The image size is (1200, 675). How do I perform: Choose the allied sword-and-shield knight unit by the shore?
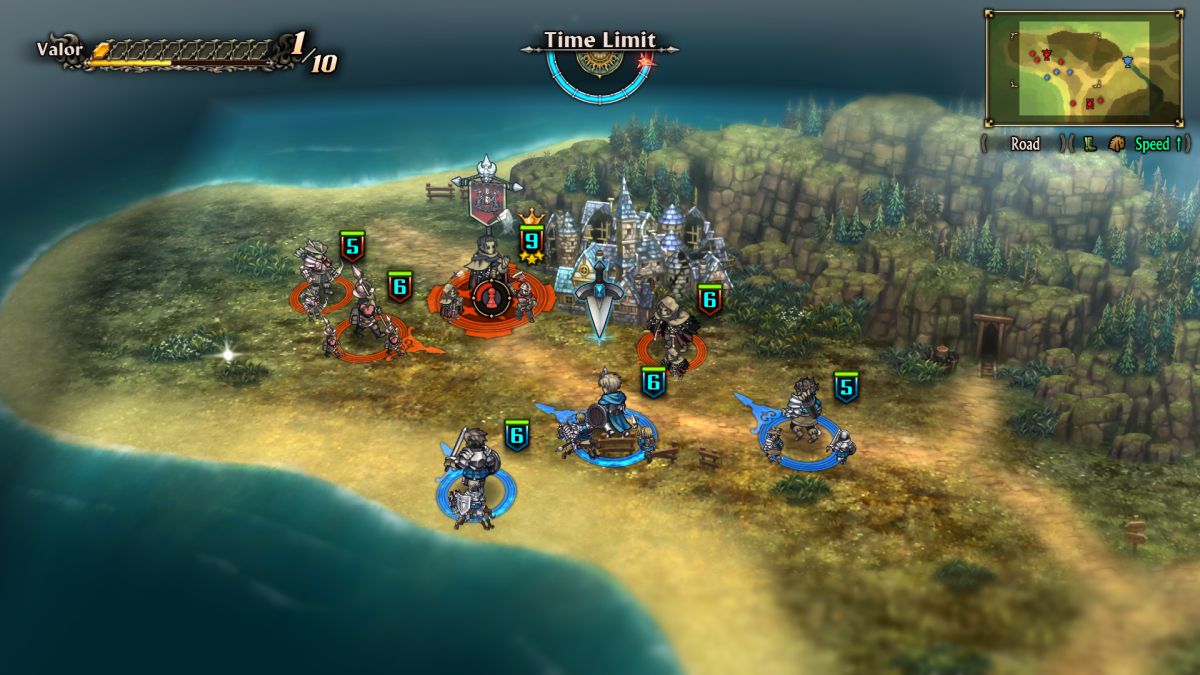point(471,475)
